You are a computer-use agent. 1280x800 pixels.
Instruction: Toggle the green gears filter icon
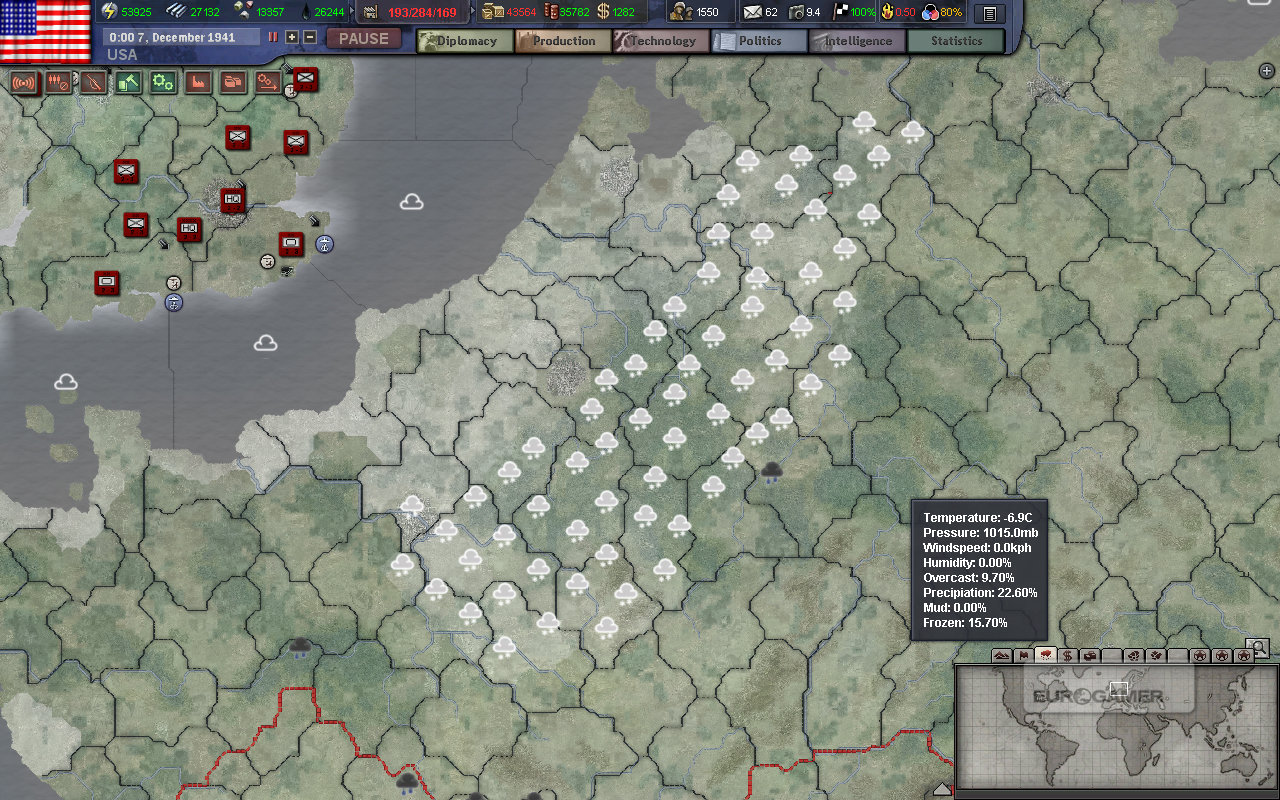163,82
